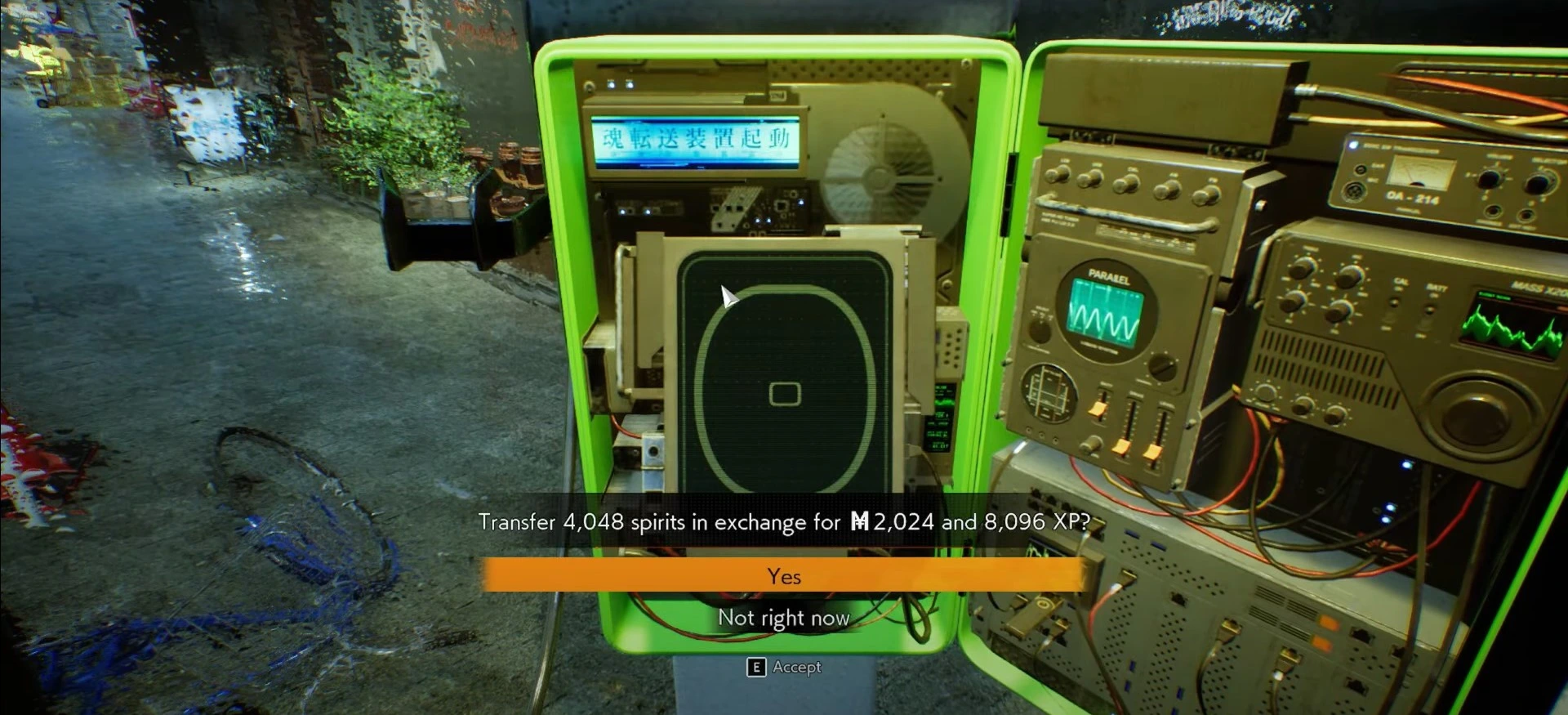
Task: Click the "E Accept" key prompt
Action: pos(782,668)
